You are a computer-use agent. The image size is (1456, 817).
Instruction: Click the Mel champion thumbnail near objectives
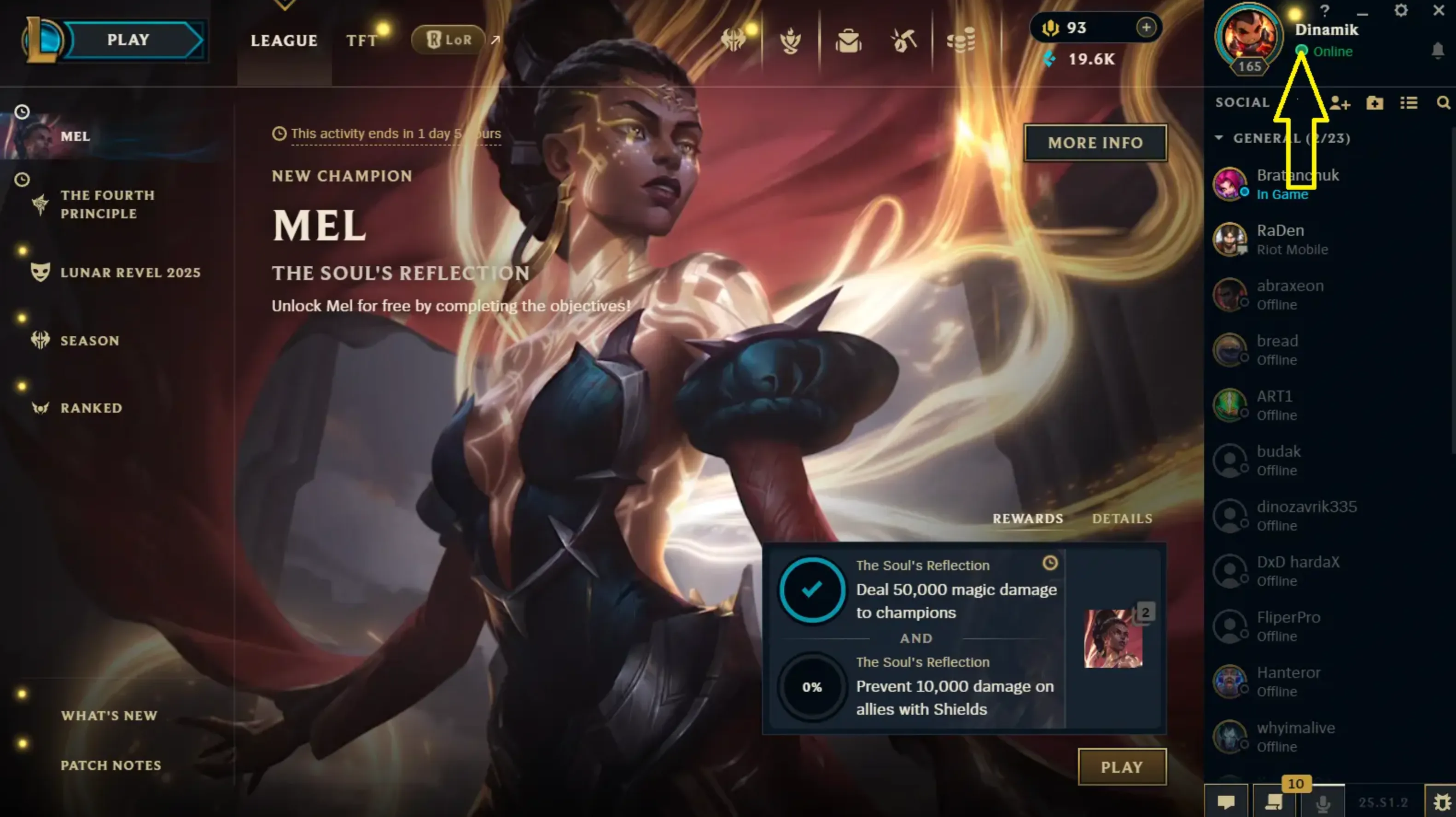coord(1113,639)
